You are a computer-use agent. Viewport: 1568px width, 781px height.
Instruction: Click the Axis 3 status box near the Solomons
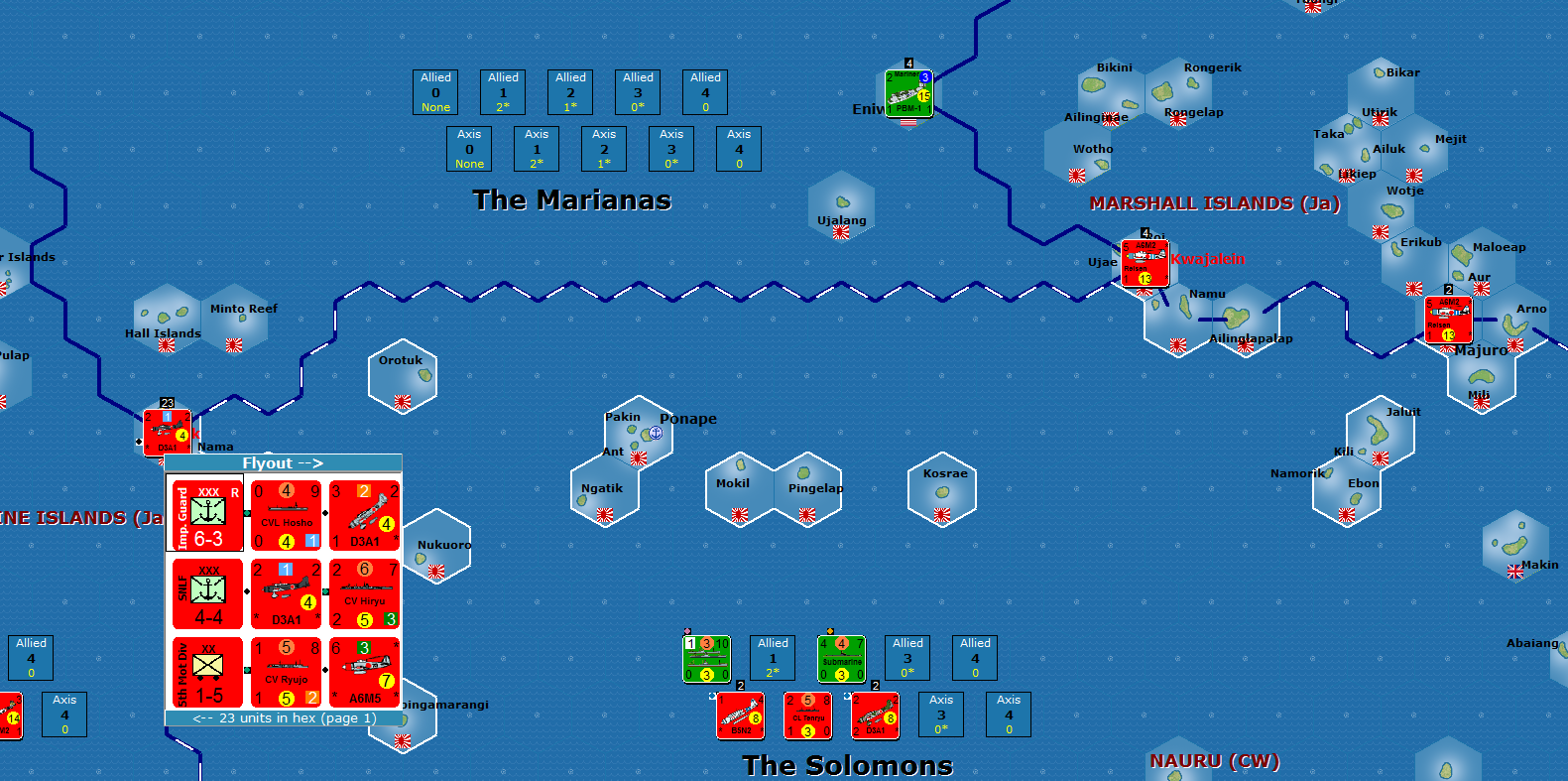point(940,715)
